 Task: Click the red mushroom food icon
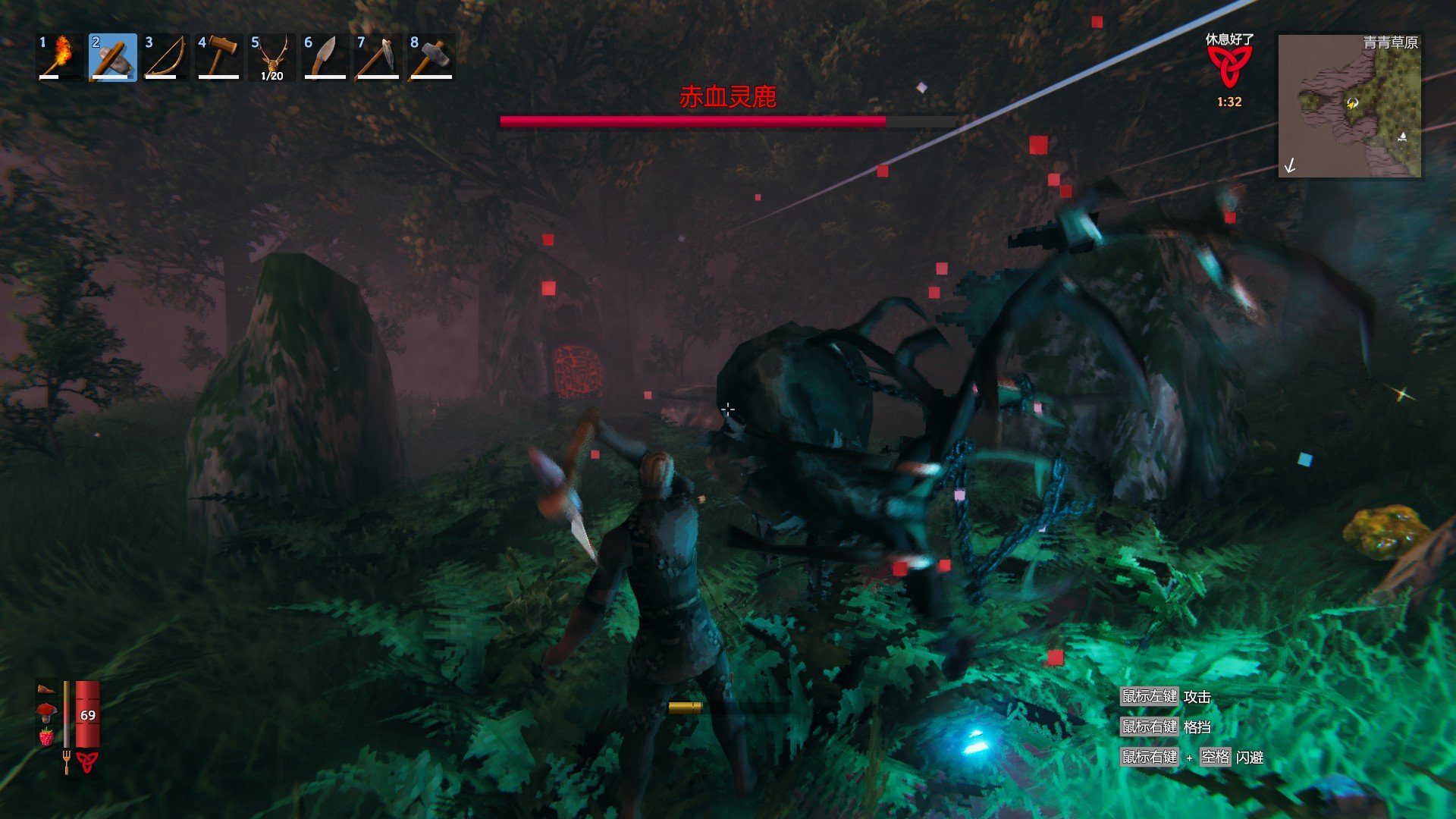click(46, 712)
